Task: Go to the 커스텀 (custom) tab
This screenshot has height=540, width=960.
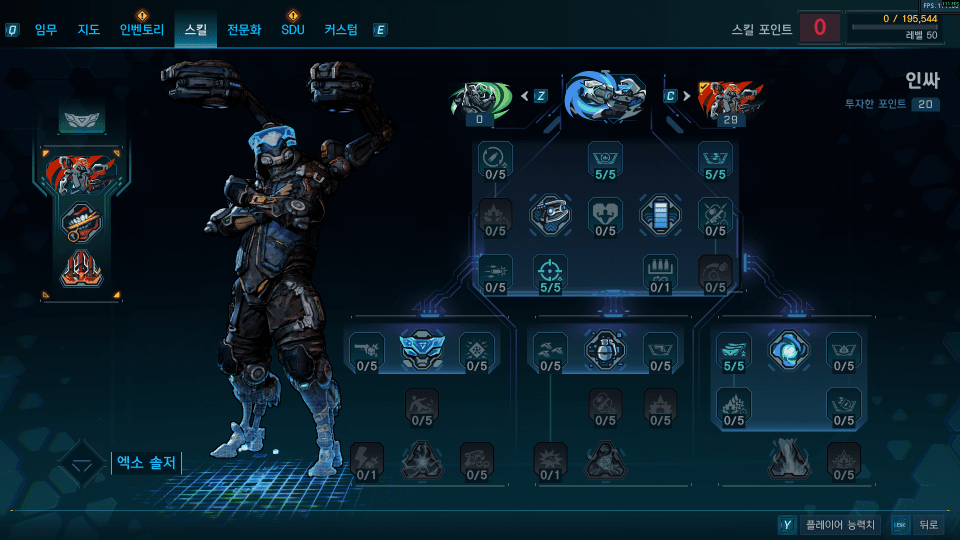Action: pyautogui.click(x=341, y=29)
